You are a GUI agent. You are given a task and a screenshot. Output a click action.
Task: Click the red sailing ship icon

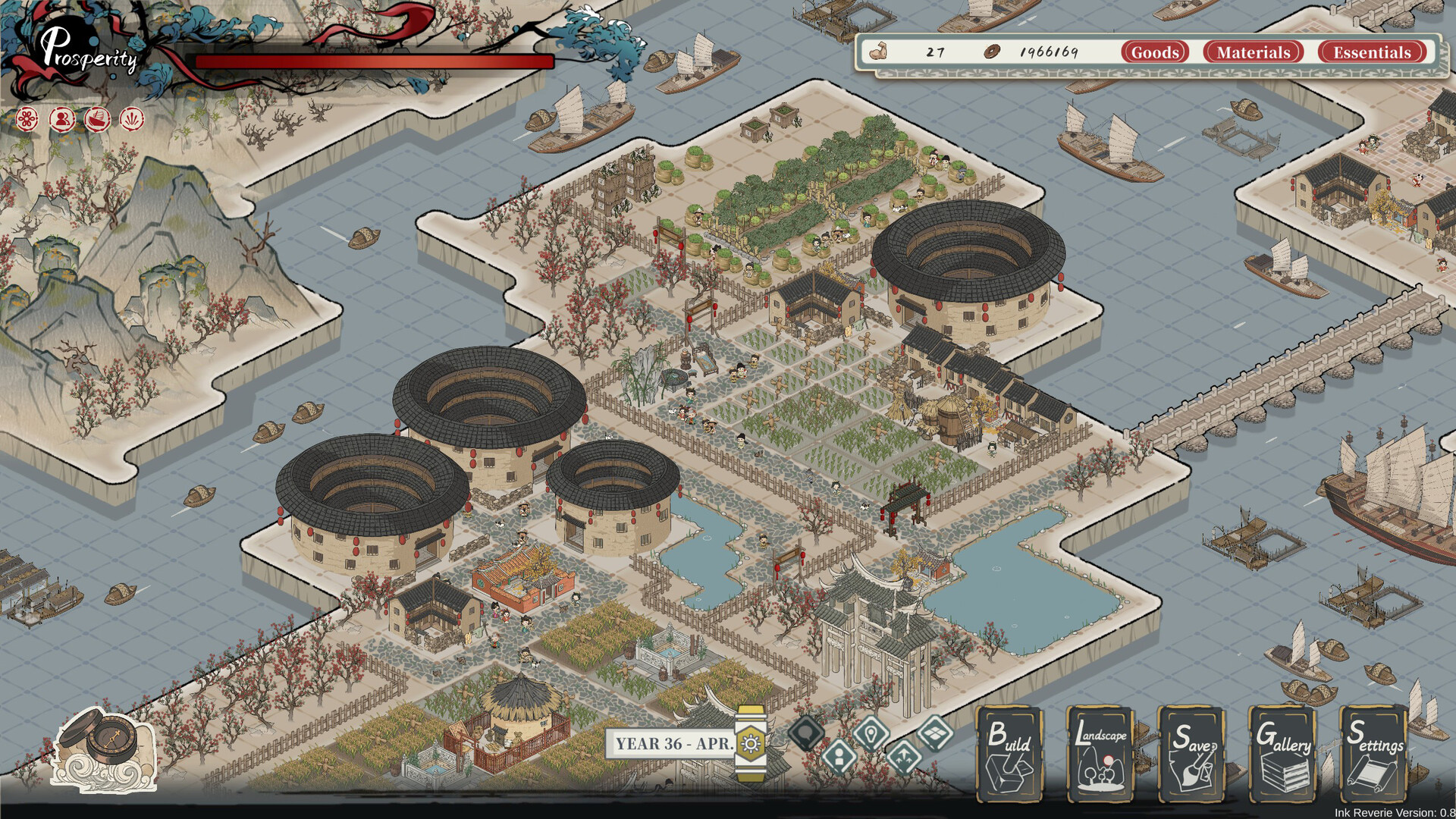97,119
